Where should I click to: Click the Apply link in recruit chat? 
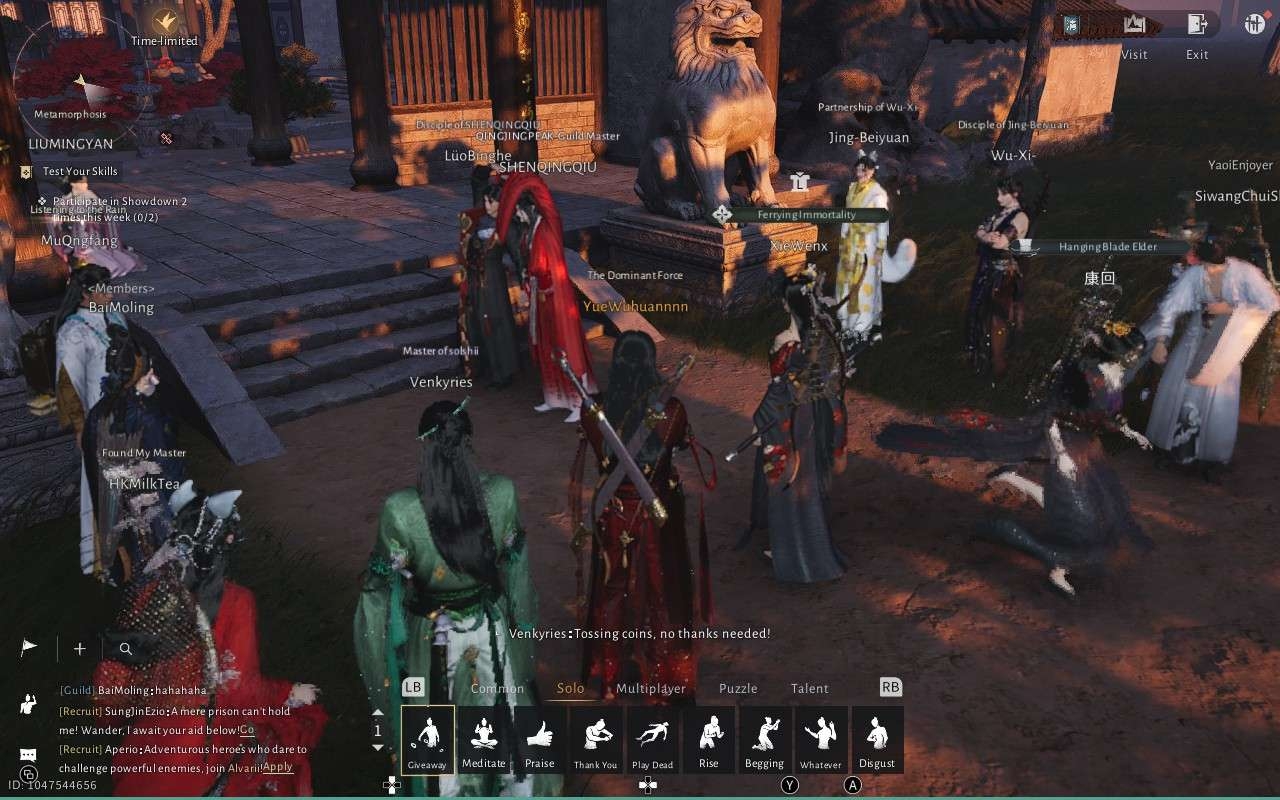click(277, 767)
